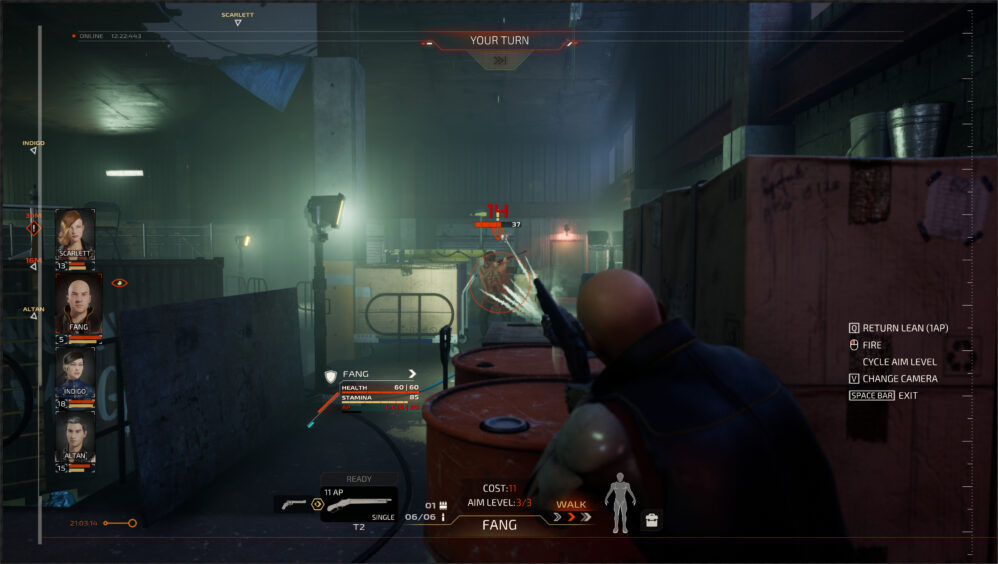Select the shotgun weapon slot

point(360,504)
